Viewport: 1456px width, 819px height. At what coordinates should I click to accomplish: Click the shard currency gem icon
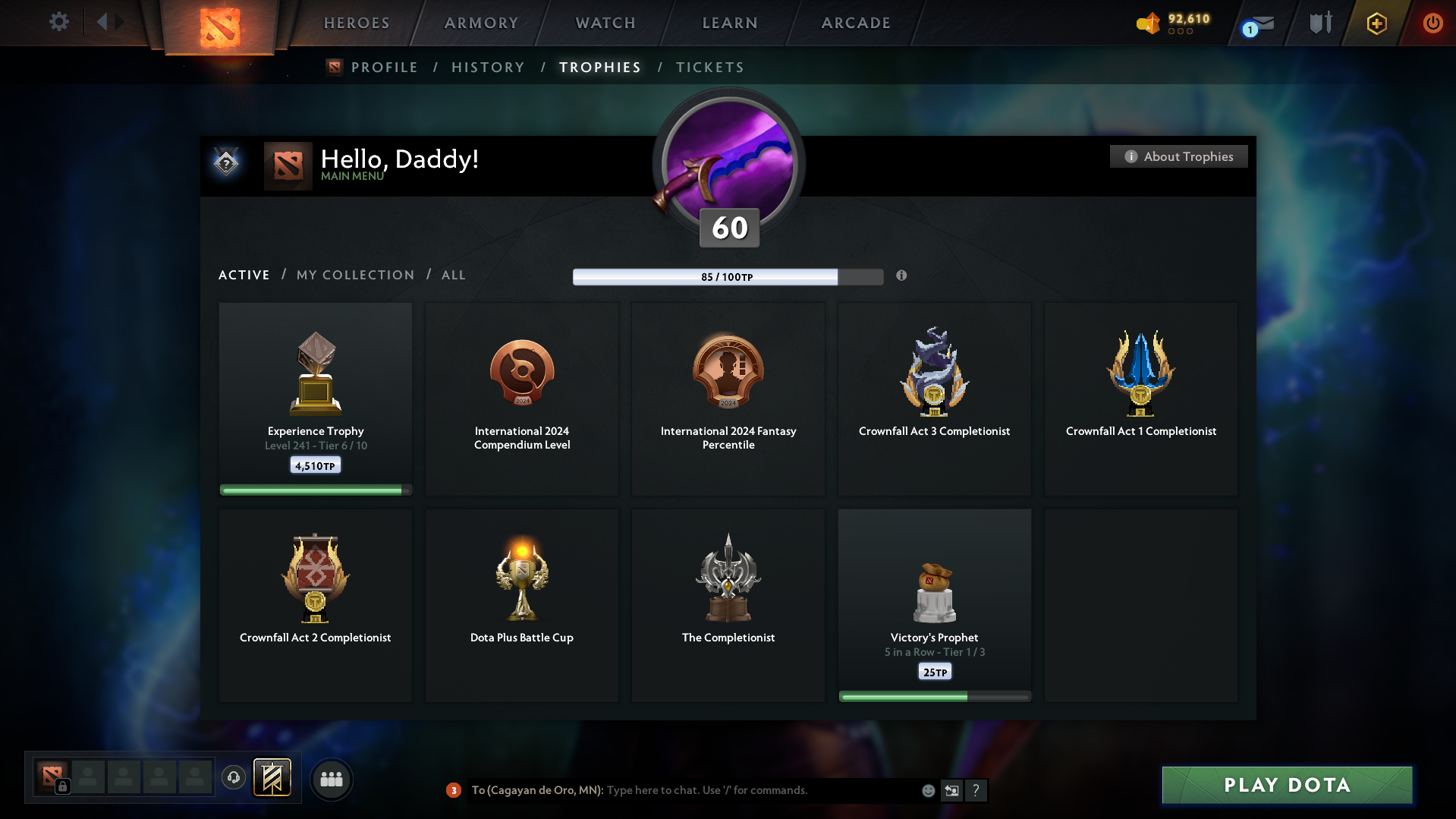1148,24
